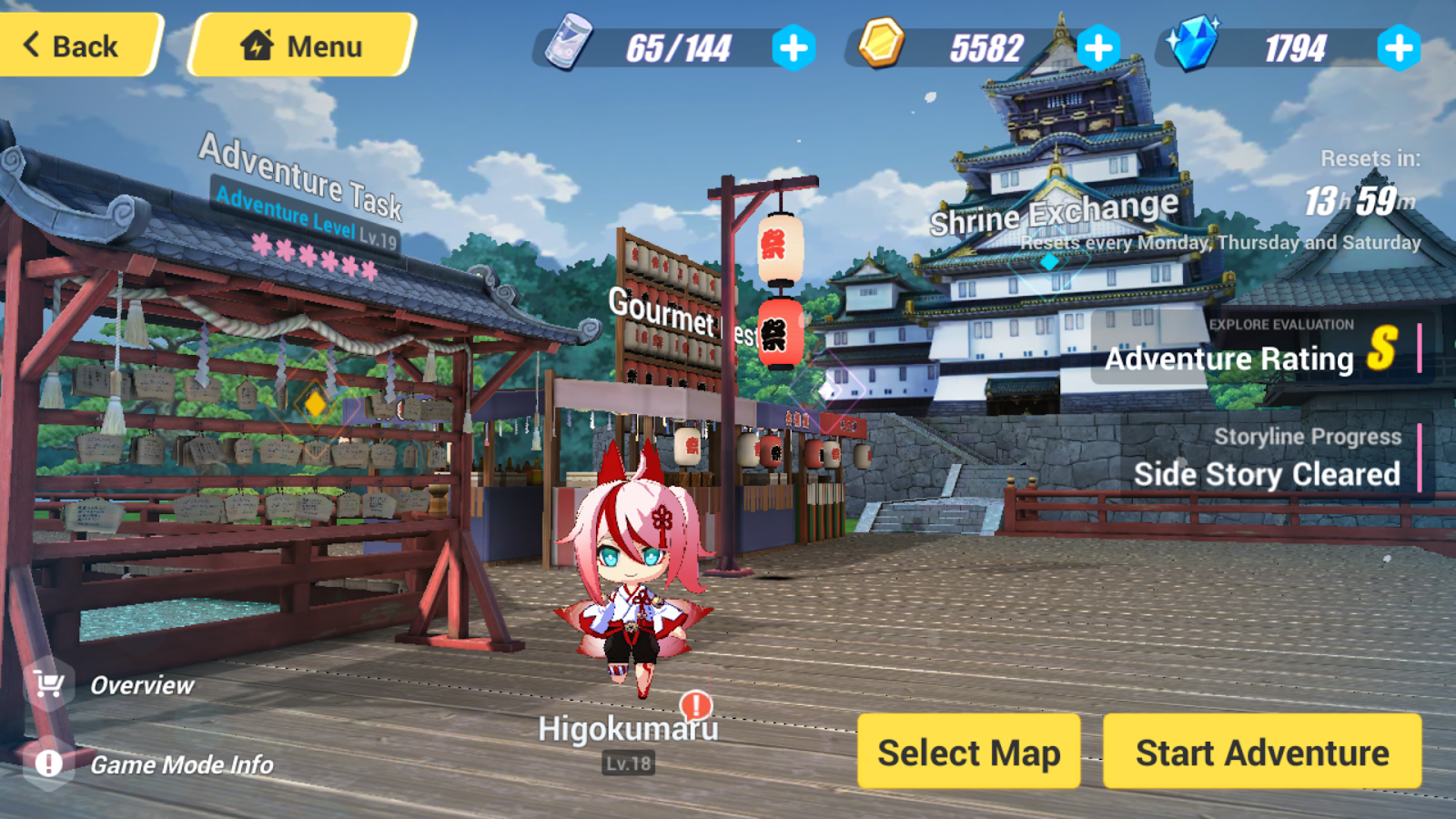Click the plus button to buy stamina
The height and width of the screenshot is (819, 1456).
click(x=793, y=48)
